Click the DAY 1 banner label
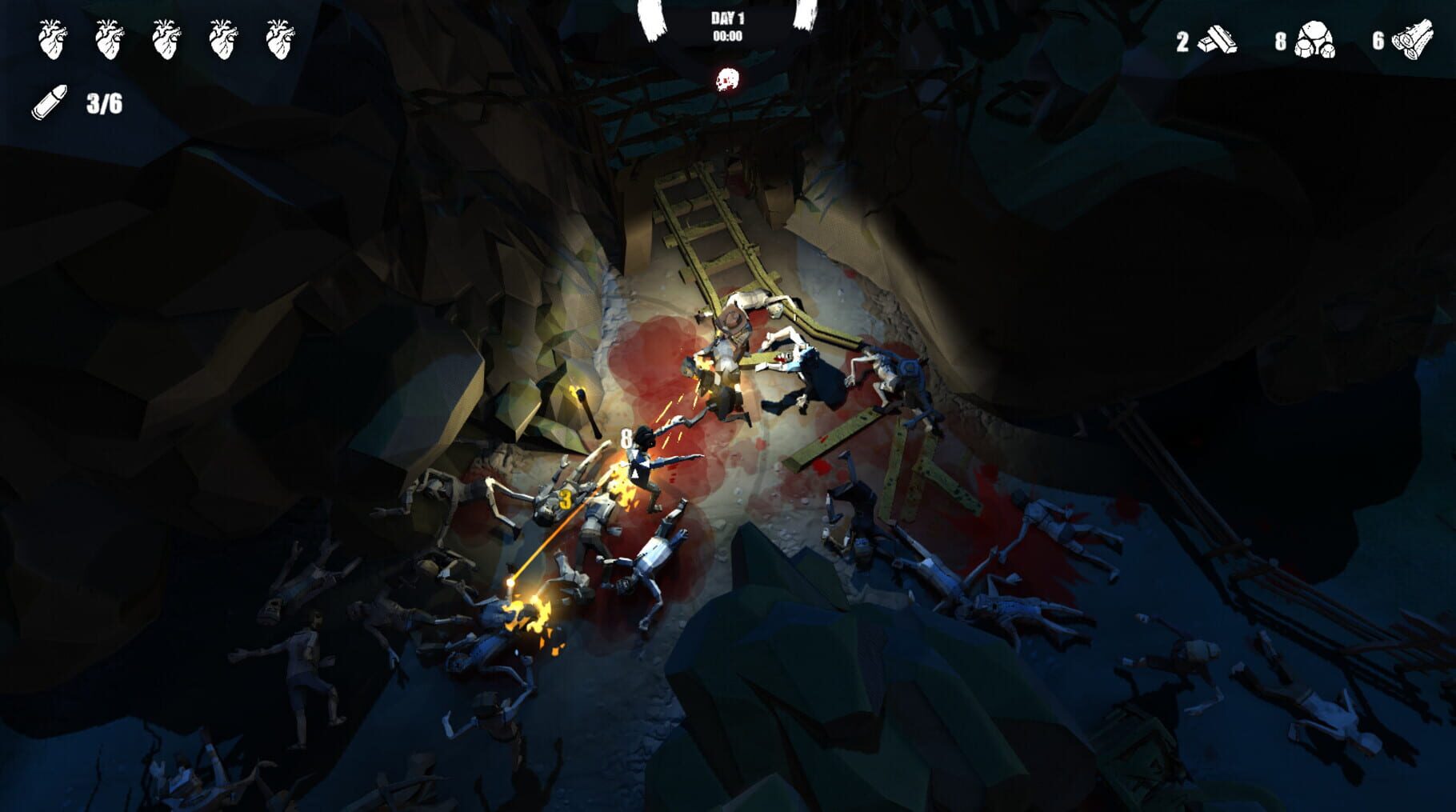Screen dimensions: 1456x812 (x=726, y=19)
